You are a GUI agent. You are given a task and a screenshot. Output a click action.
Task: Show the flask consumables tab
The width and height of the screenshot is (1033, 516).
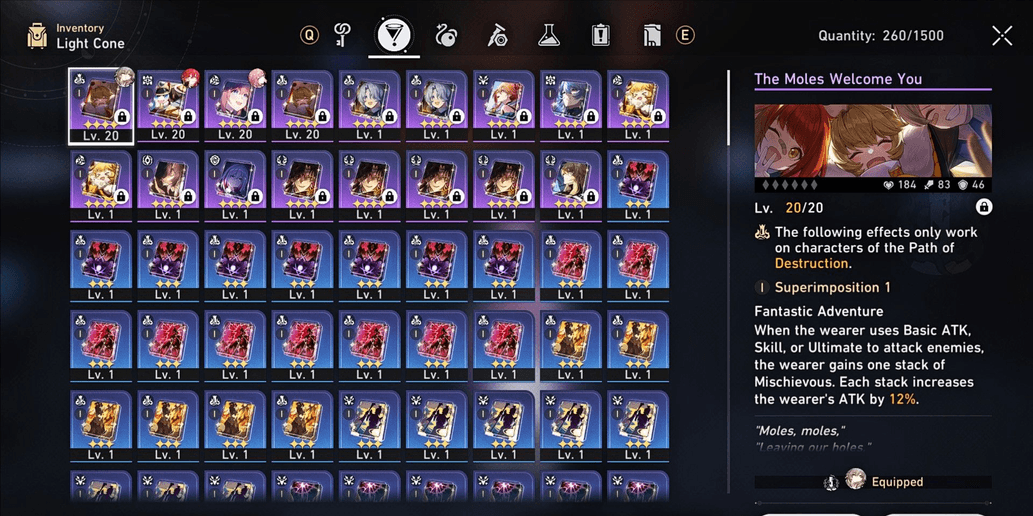548,36
